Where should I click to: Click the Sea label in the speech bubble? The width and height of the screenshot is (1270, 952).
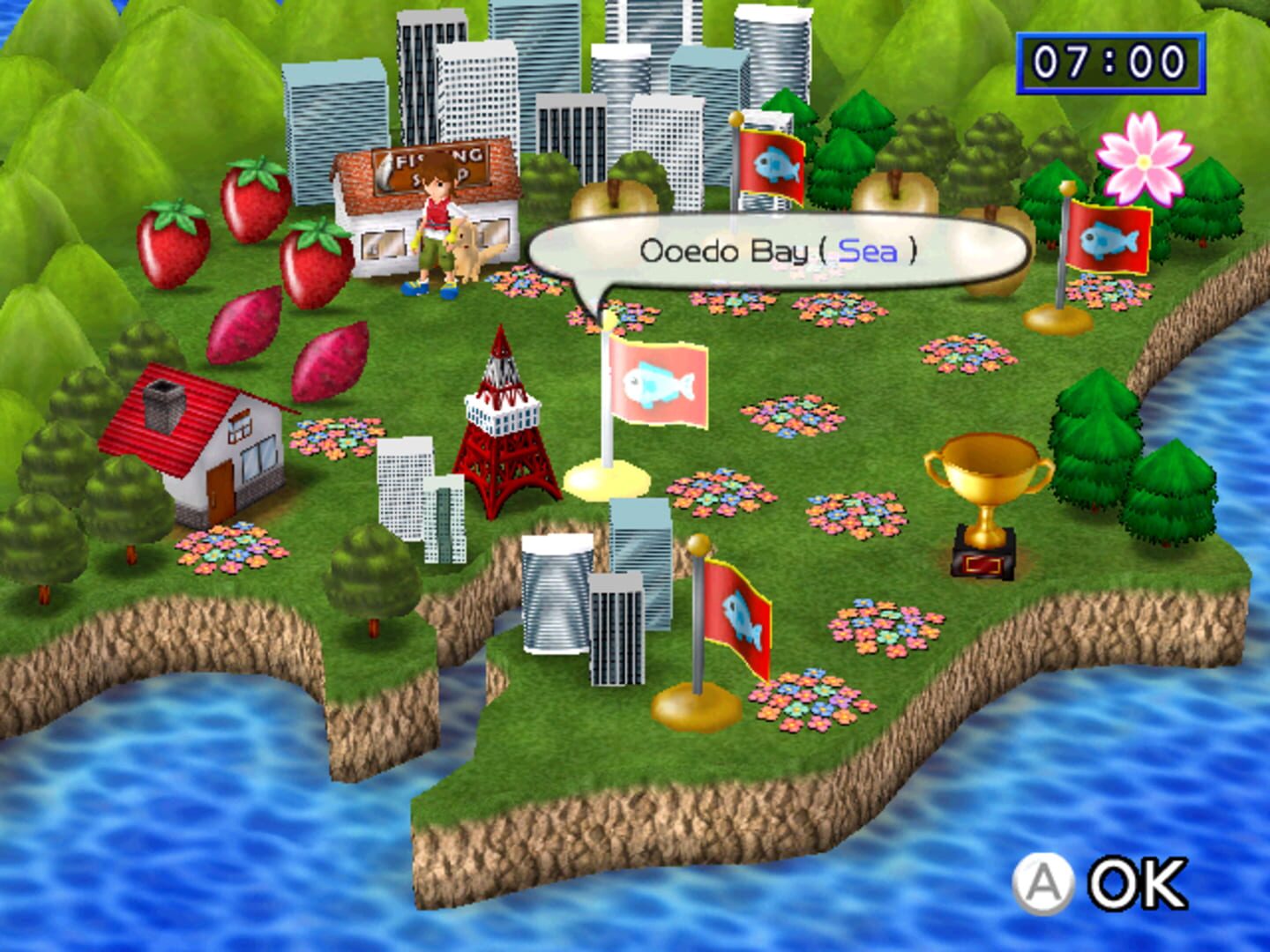tap(869, 249)
